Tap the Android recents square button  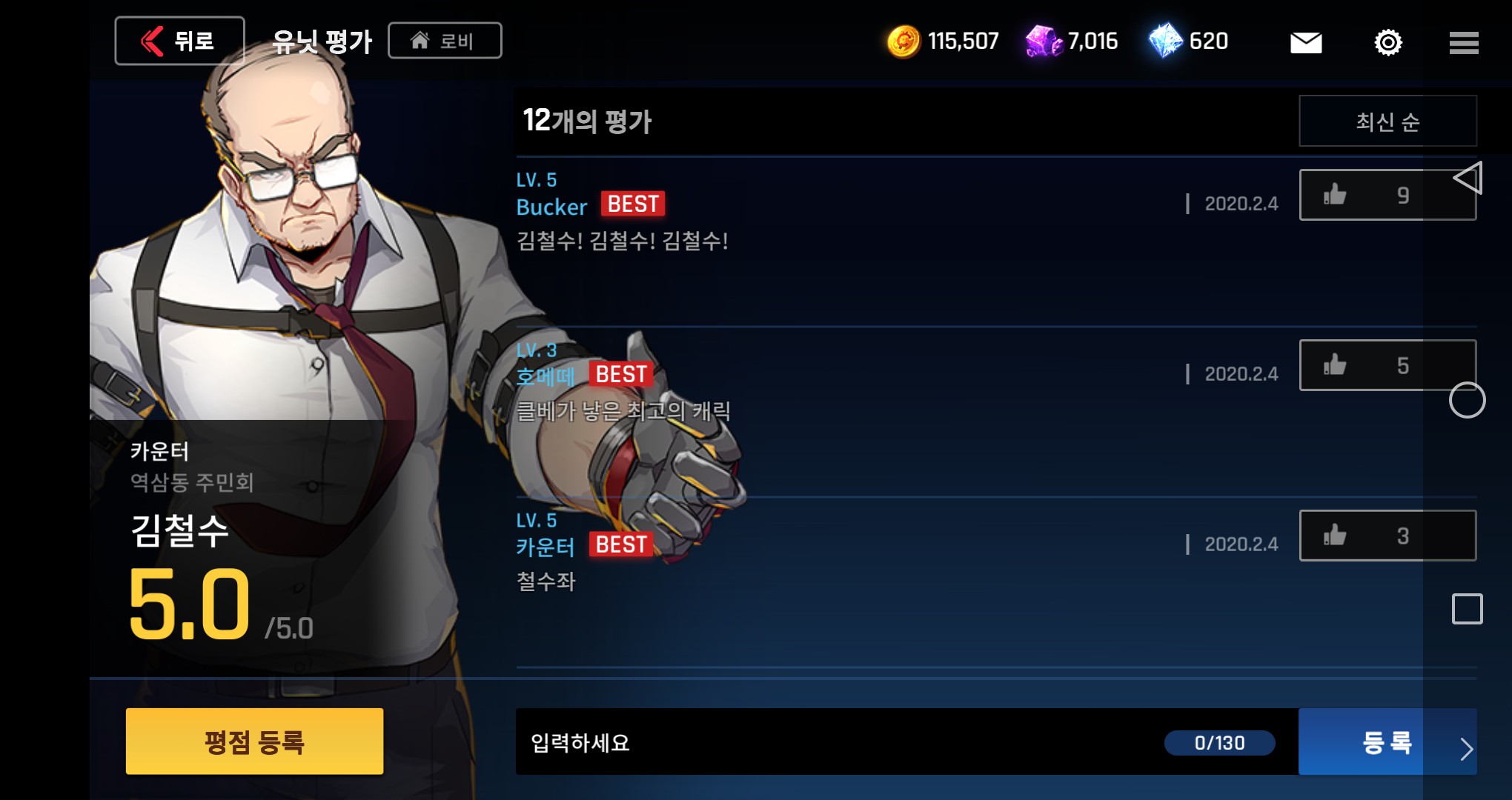click(1468, 609)
